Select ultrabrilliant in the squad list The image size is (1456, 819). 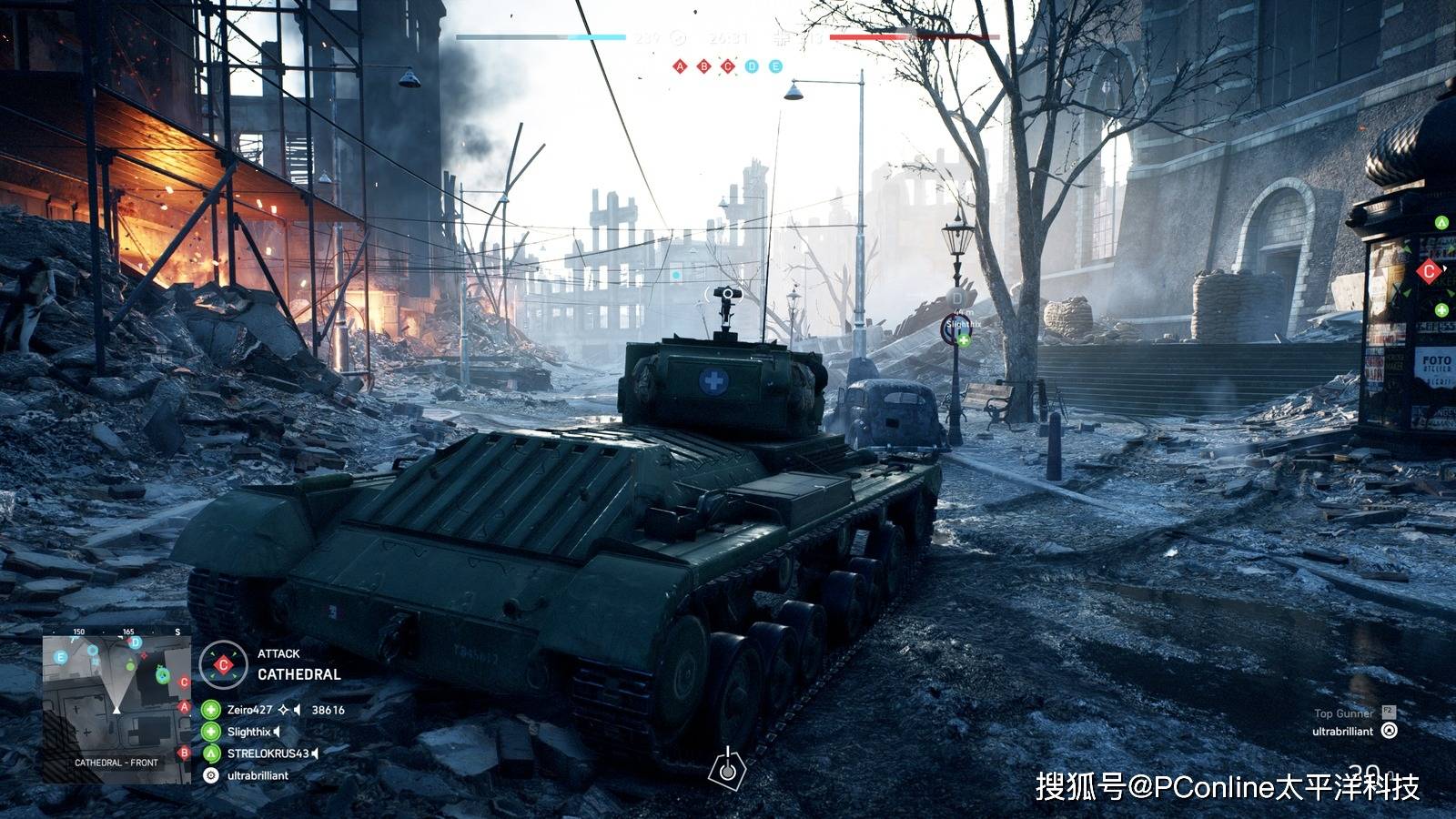[258, 775]
